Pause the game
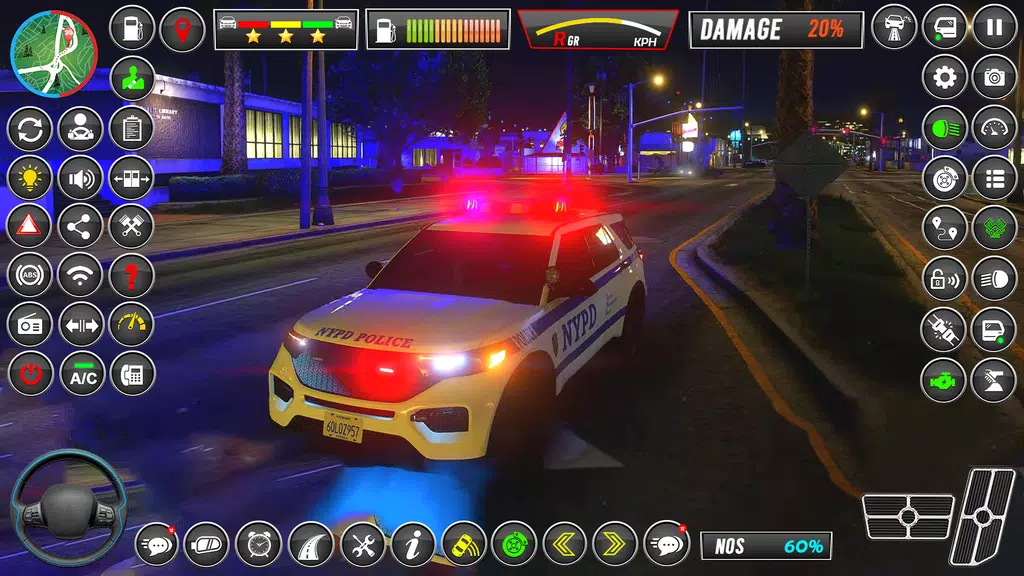This screenshot has width=1024, height=576. [x=994, y=27]
